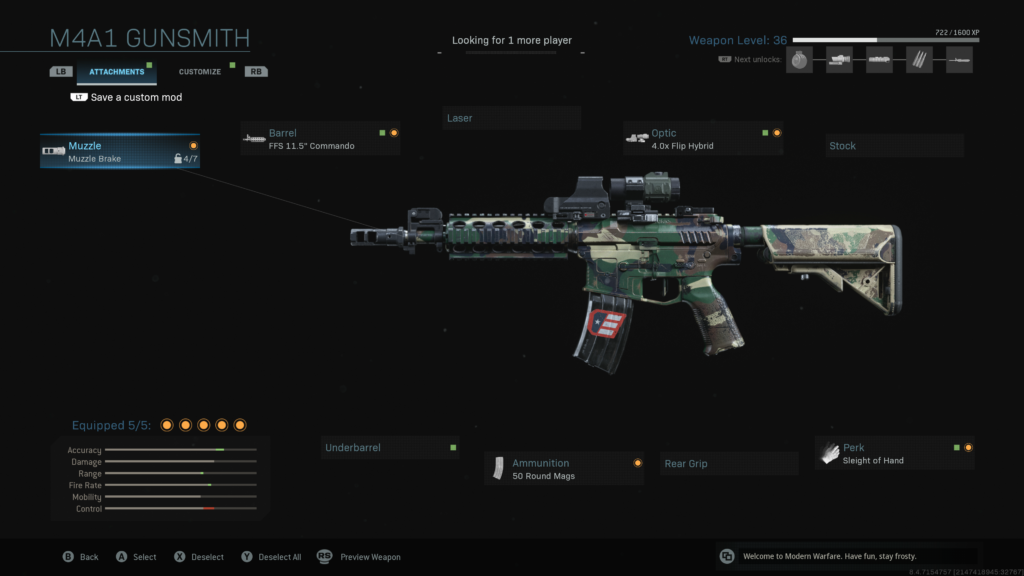
Task: Click the Select option in the footer
Action: coord(136,557)
